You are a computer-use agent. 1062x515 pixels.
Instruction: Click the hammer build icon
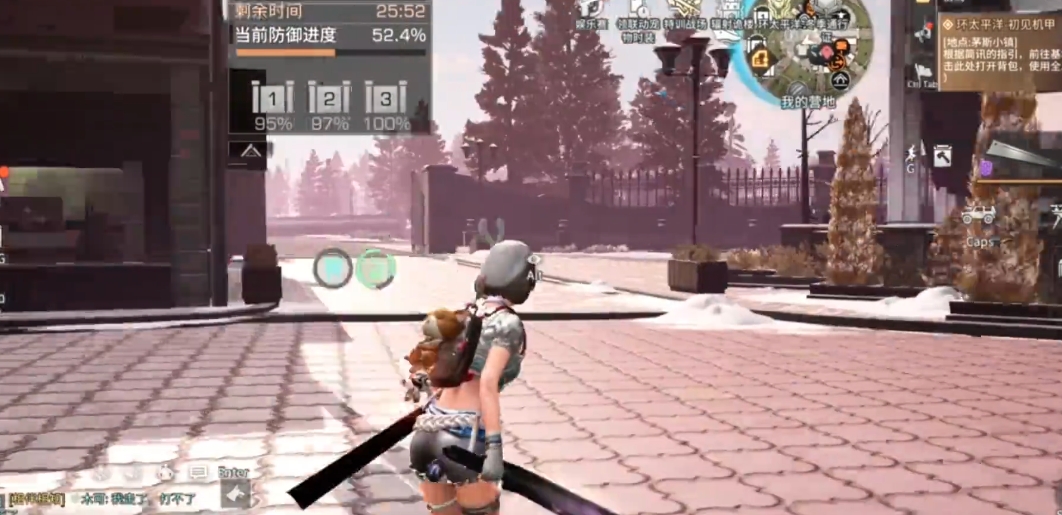coord(942,155)
